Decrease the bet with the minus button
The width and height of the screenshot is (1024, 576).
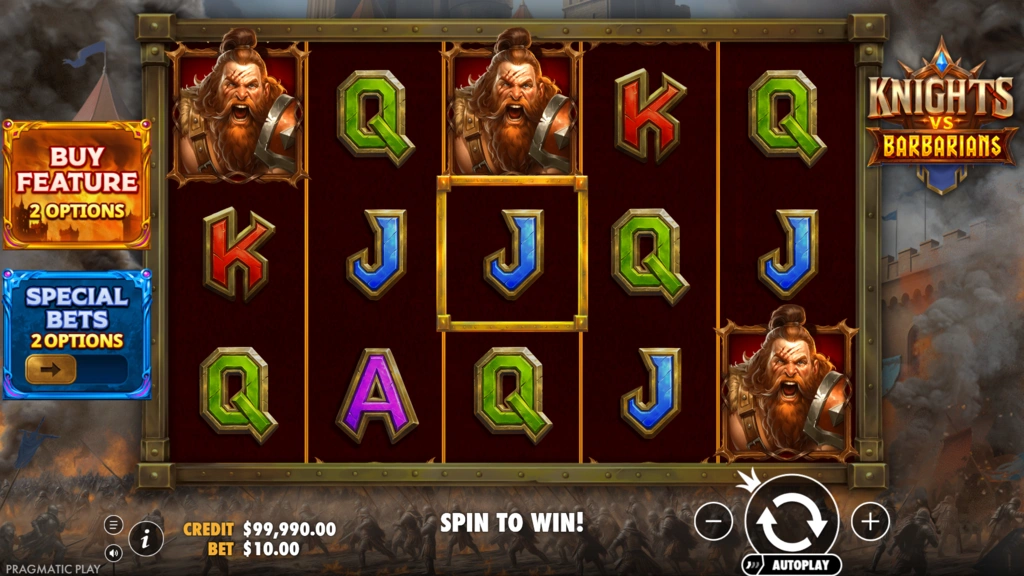point(713,521)
